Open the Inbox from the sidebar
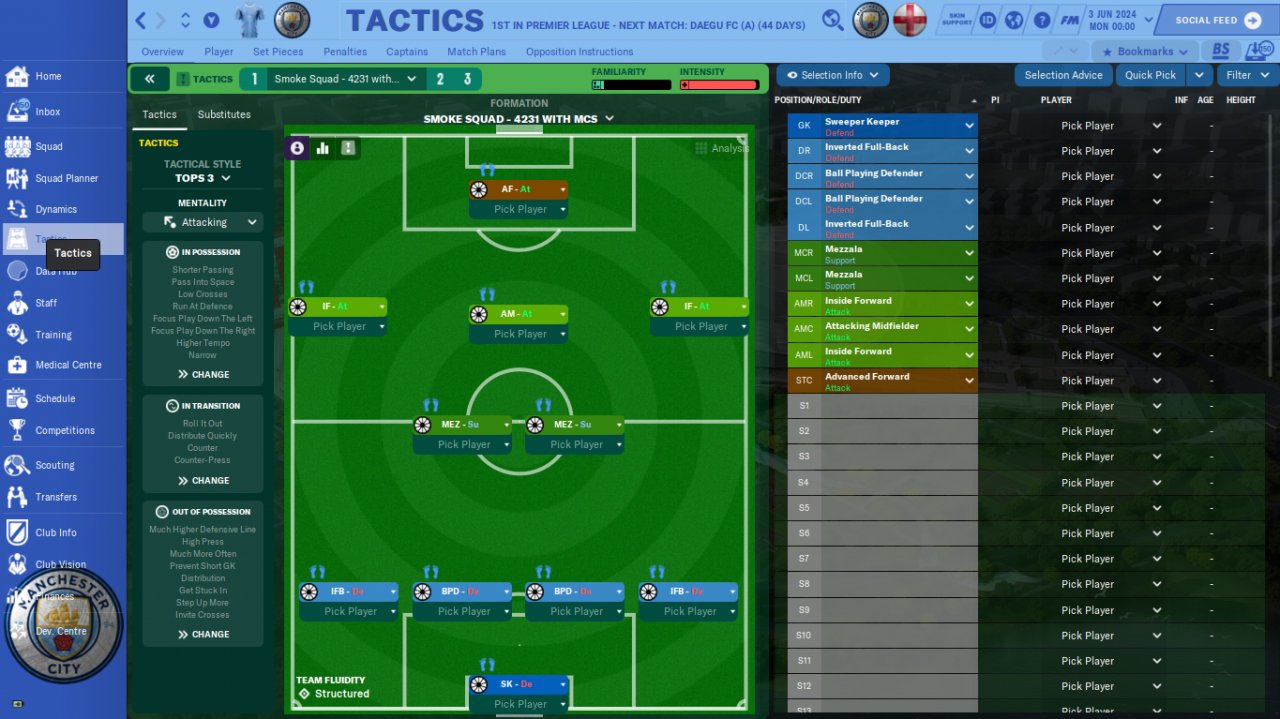 [x=47, y=112]
